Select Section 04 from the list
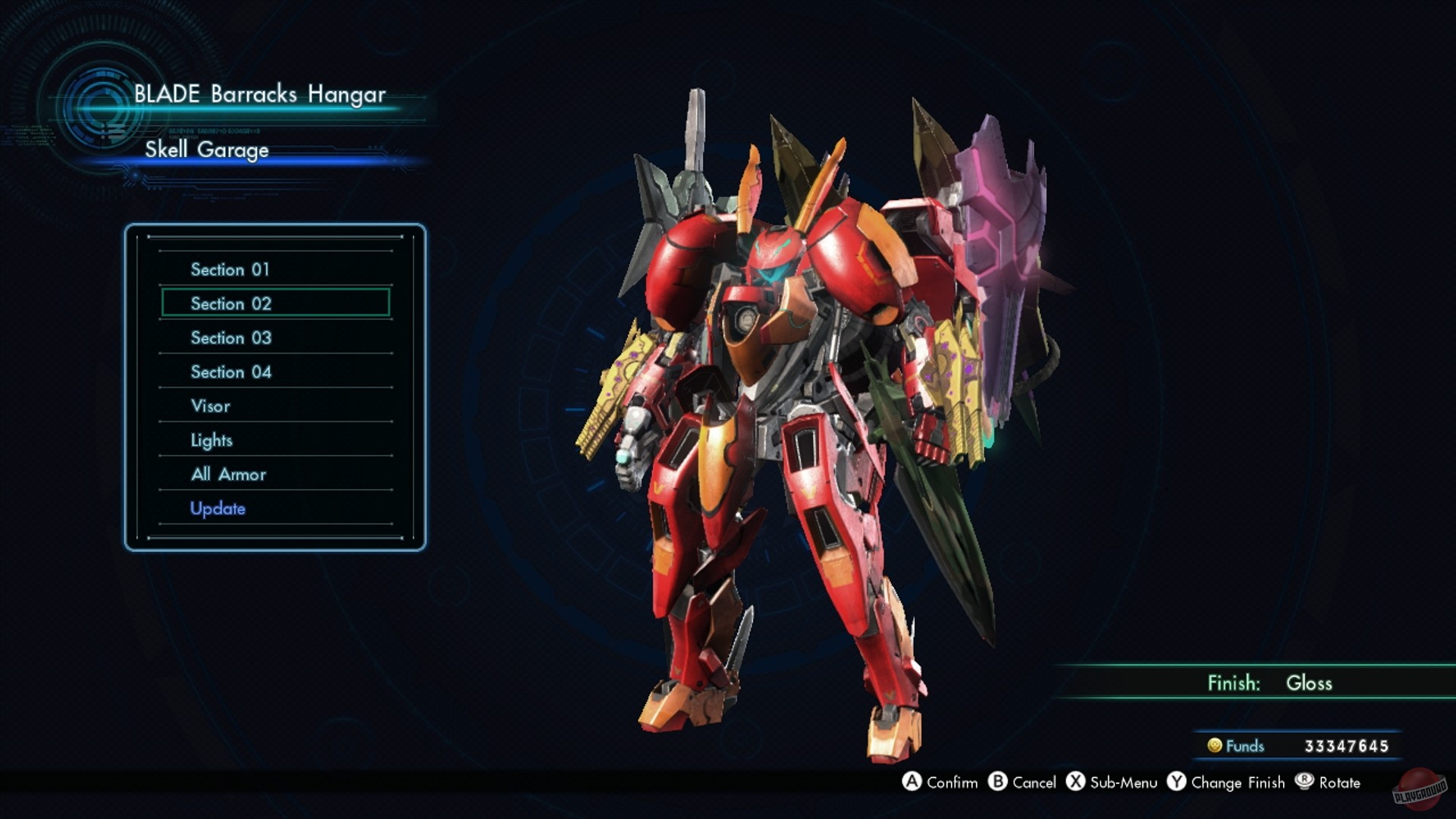This screenshot has width=1456, height=819. [x=230, y=372]
